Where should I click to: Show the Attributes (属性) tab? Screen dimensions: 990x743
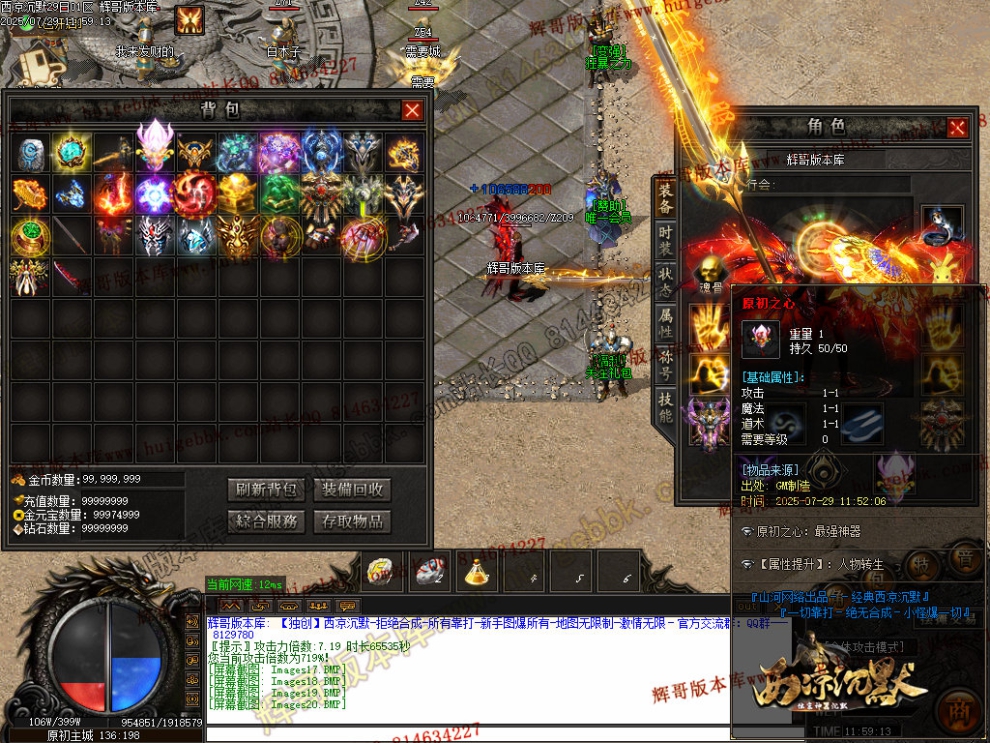point(665,322)
